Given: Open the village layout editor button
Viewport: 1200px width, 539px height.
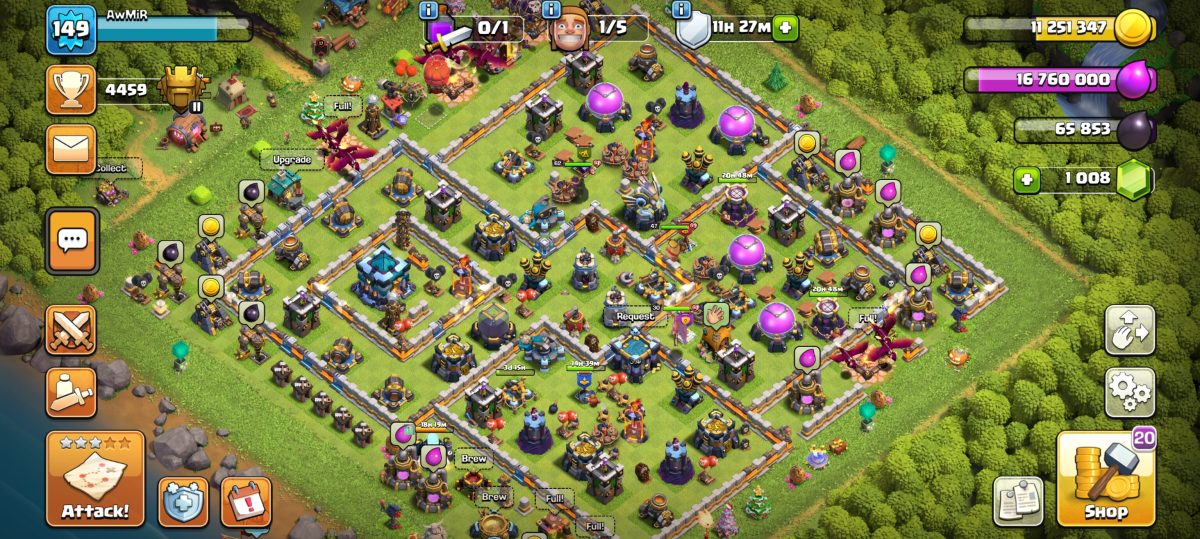Looking at the screenshot, I should [1130, 331].
